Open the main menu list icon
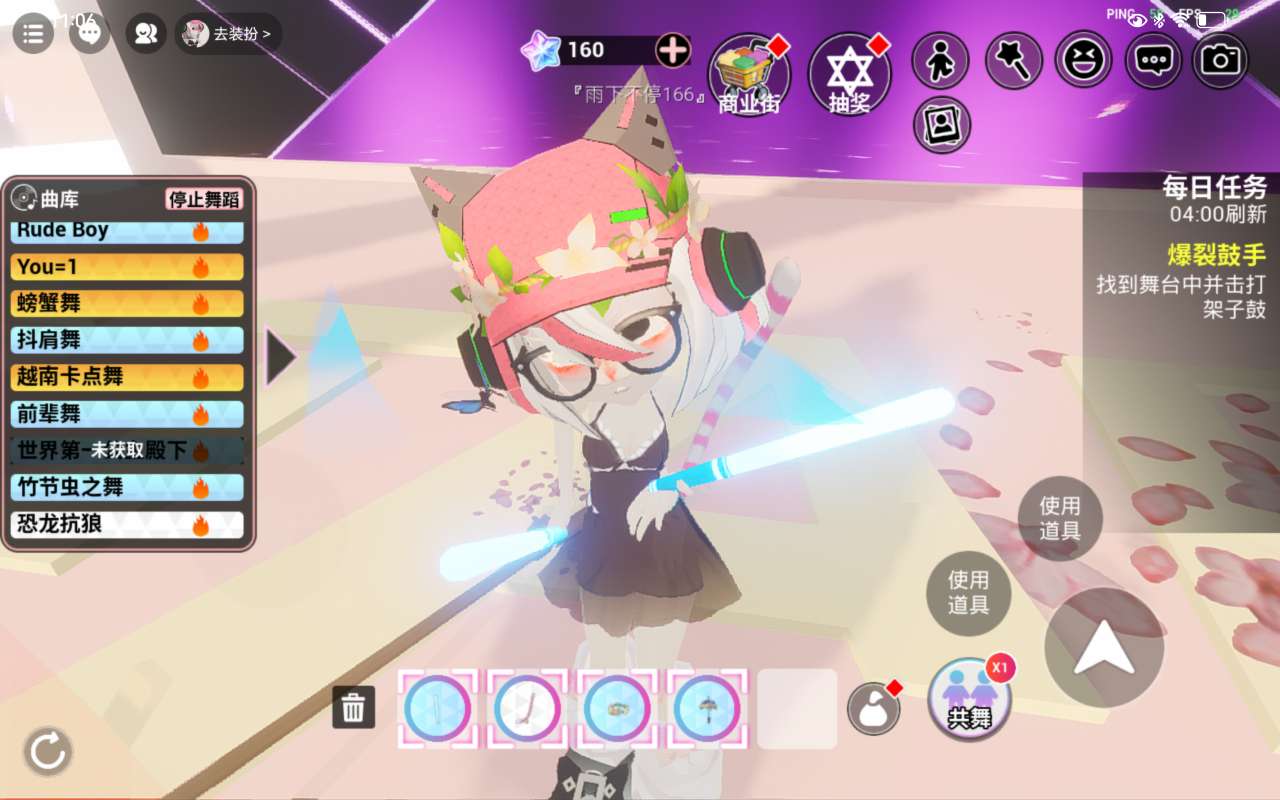Screen dimensions: 1280x800 (33, 34)
